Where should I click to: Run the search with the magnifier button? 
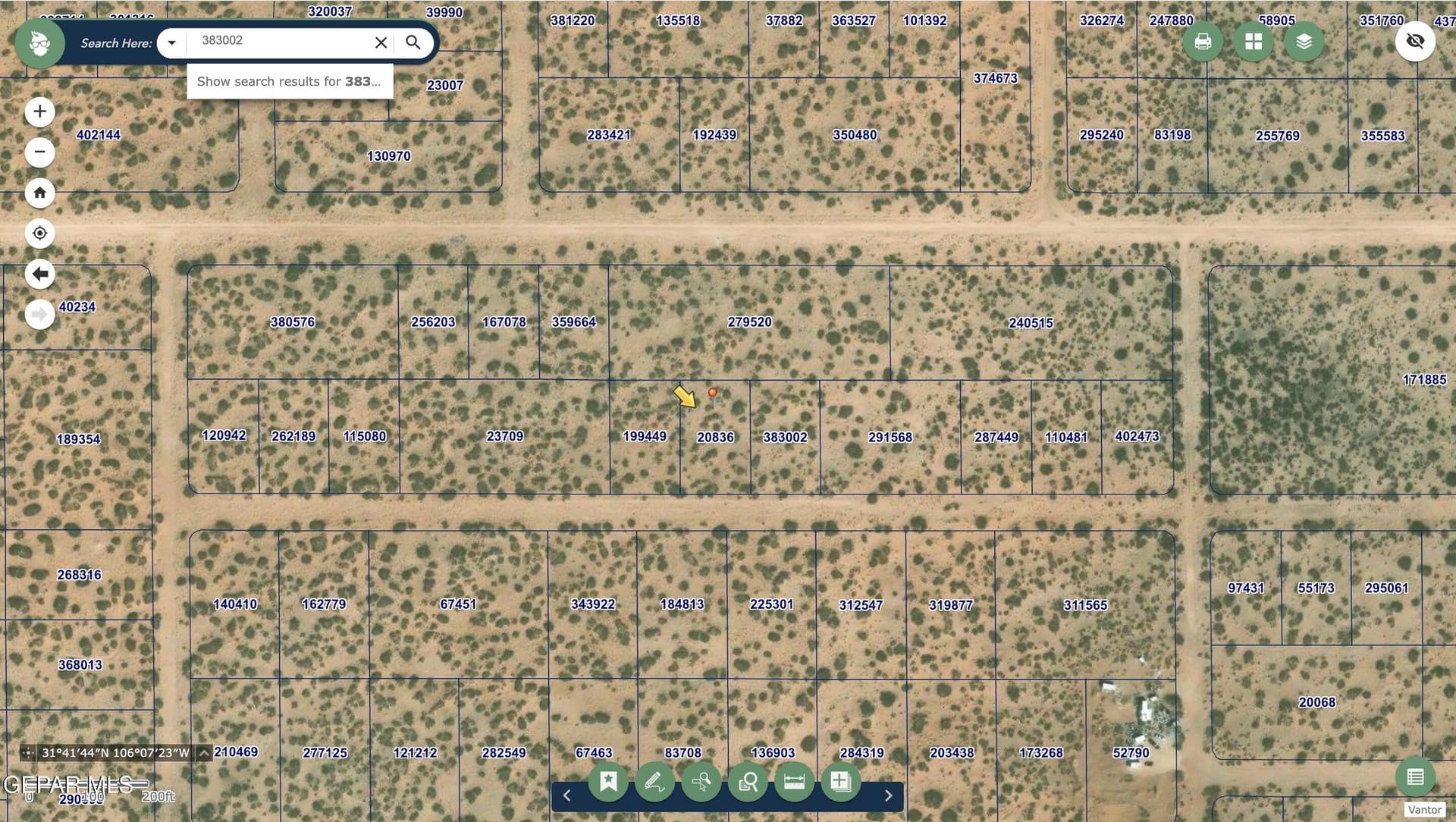pos(413,42)
